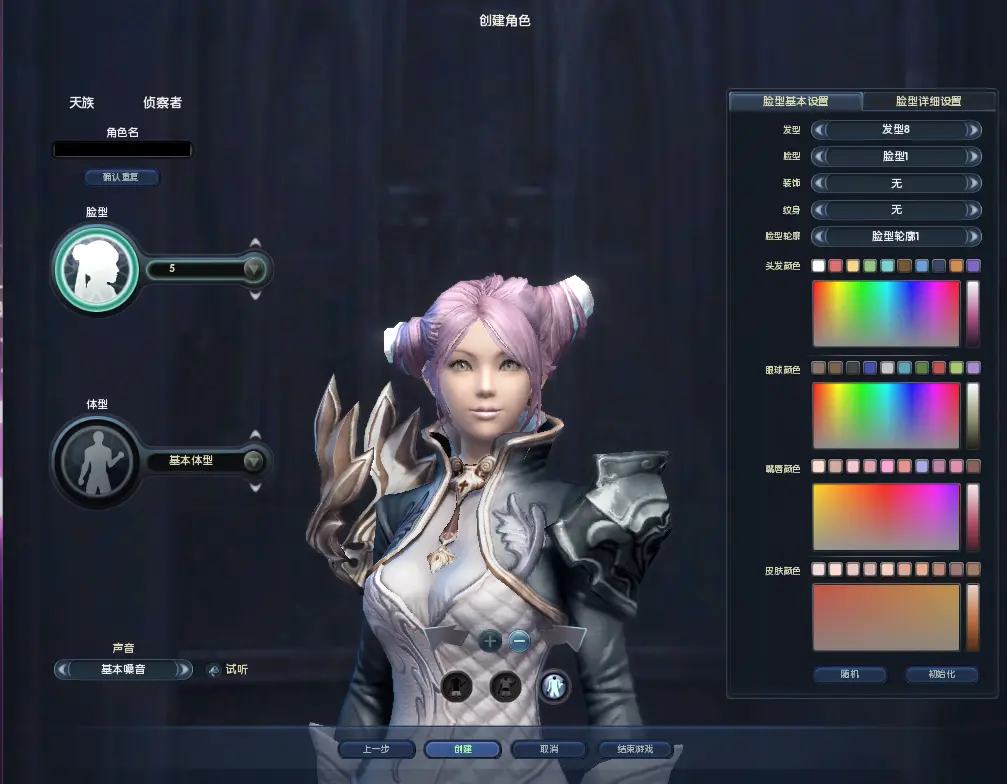This screenshot has height=784, width=1007.
Task: Click the character name input field
Action: [122, 150]
